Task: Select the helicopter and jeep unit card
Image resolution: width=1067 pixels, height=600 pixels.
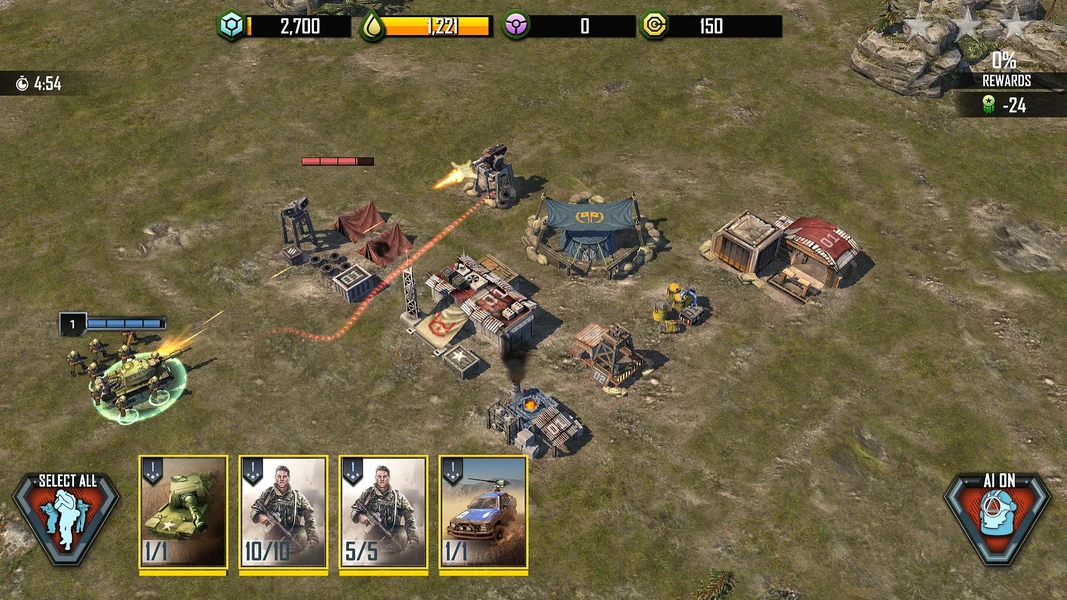Action: point(483,513)
